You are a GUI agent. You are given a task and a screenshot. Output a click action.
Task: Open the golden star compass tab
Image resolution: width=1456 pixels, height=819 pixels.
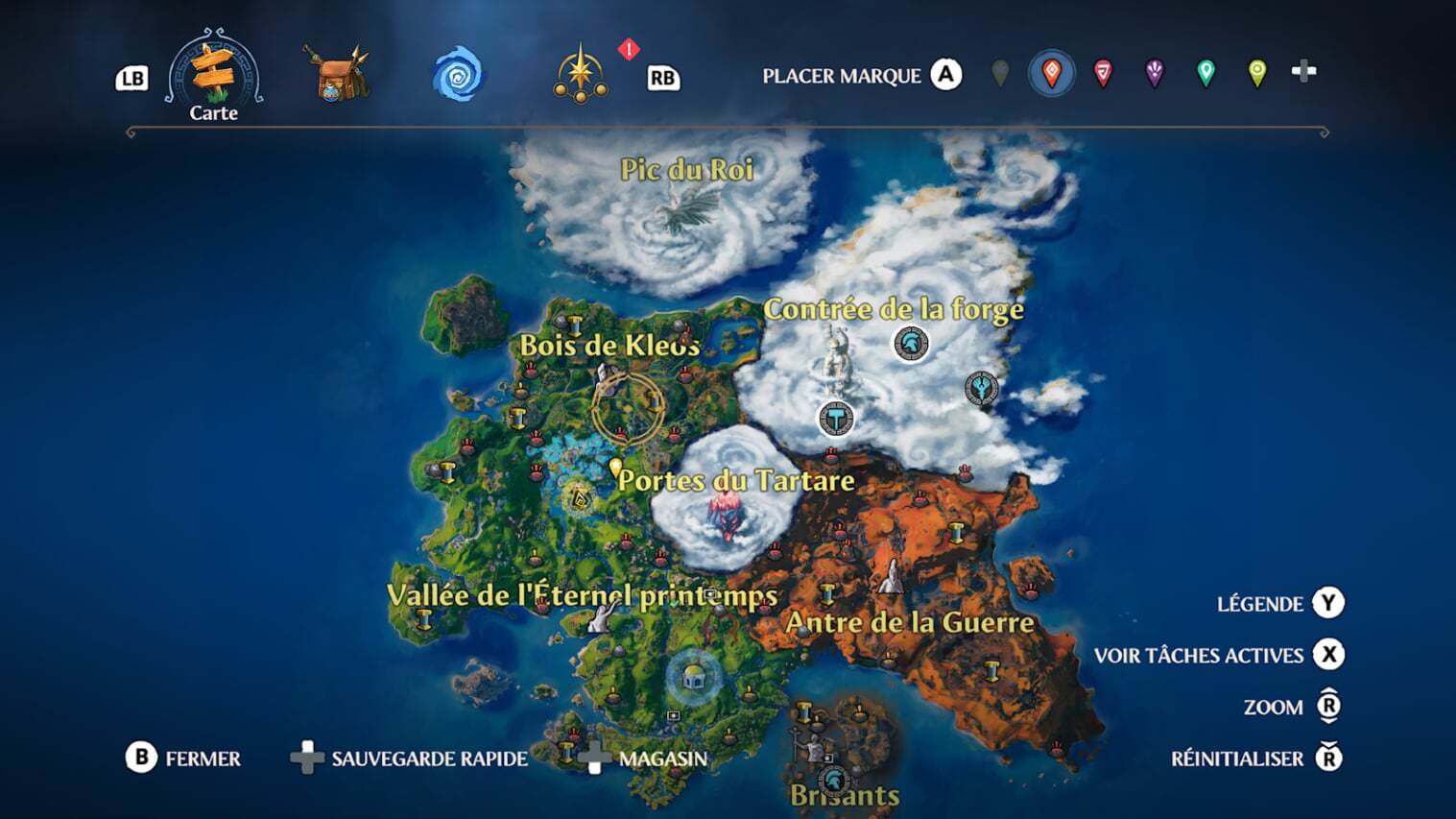(581, 75)
